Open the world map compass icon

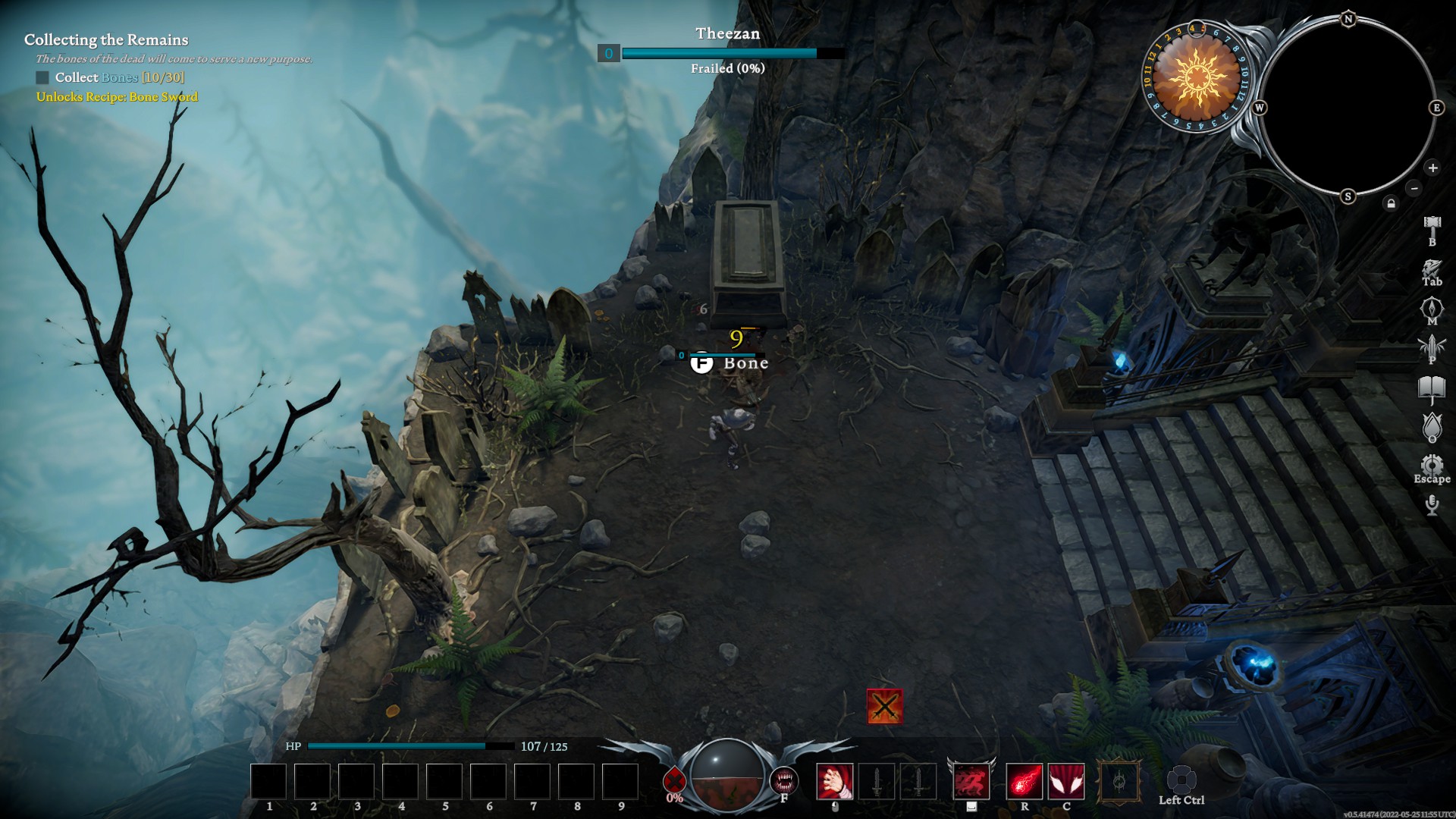(x=1432, y=309)
